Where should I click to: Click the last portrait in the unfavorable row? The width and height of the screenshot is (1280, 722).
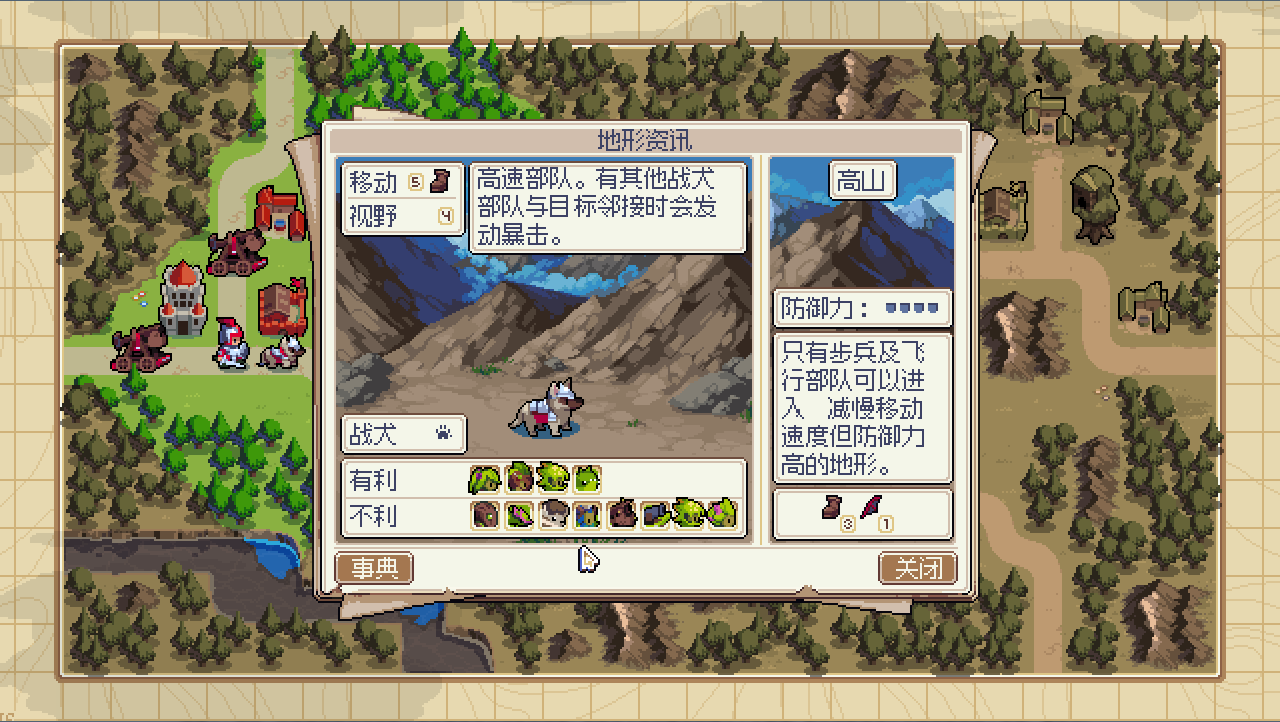point(722,518)
